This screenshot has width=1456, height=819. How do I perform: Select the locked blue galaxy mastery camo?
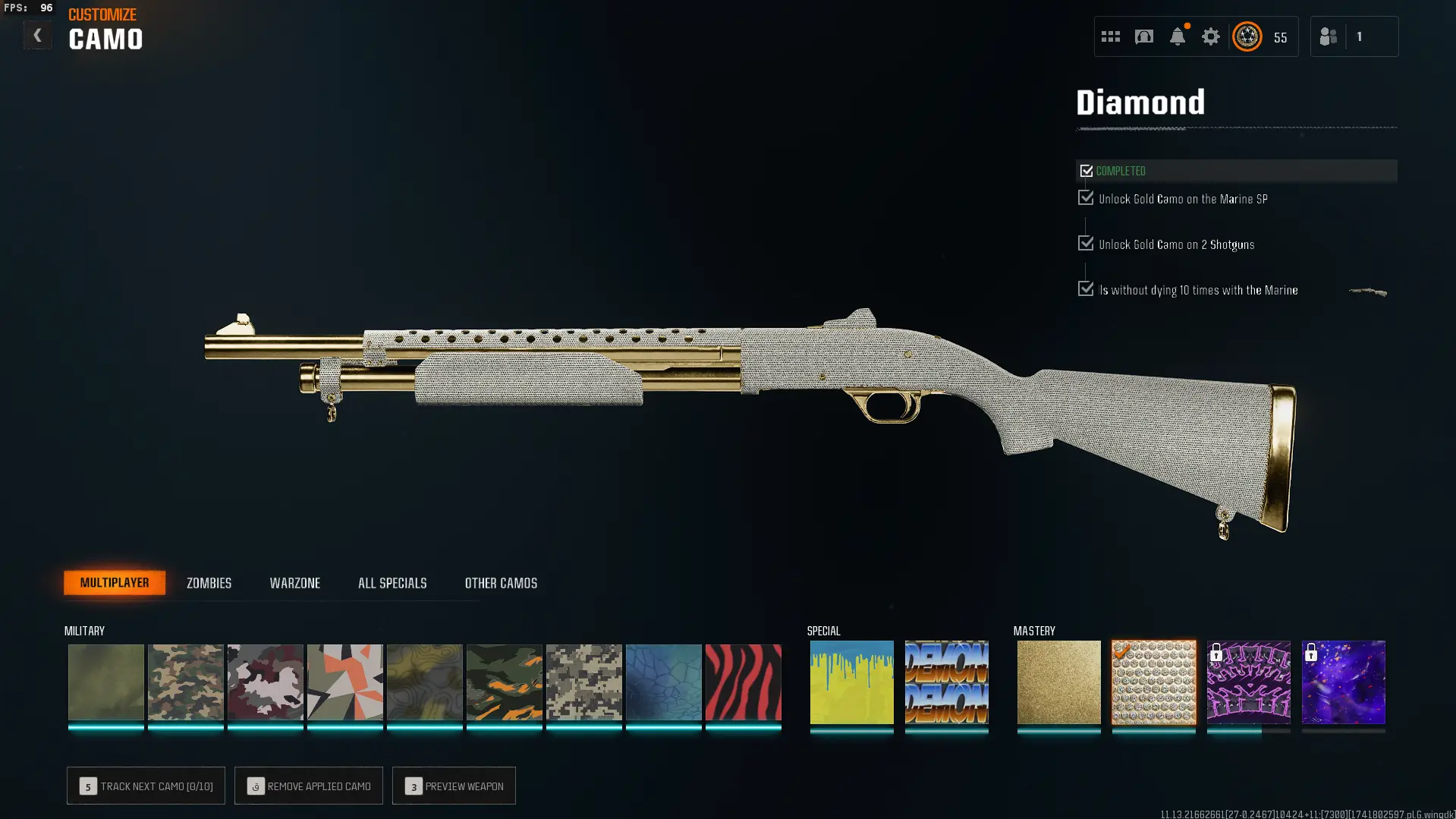click(1343, 682)
